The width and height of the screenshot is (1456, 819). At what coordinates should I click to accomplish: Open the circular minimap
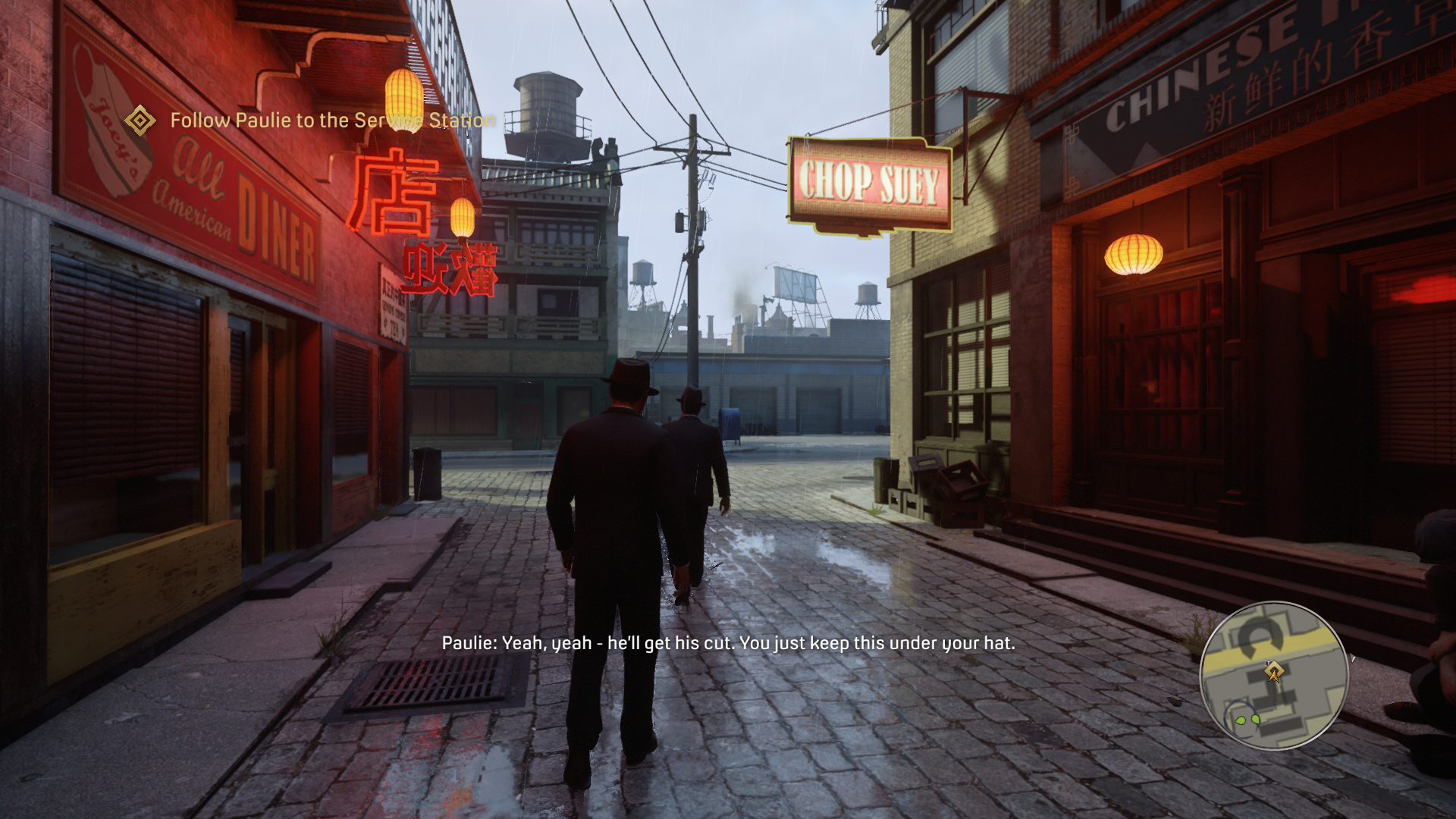[1273, 675]
